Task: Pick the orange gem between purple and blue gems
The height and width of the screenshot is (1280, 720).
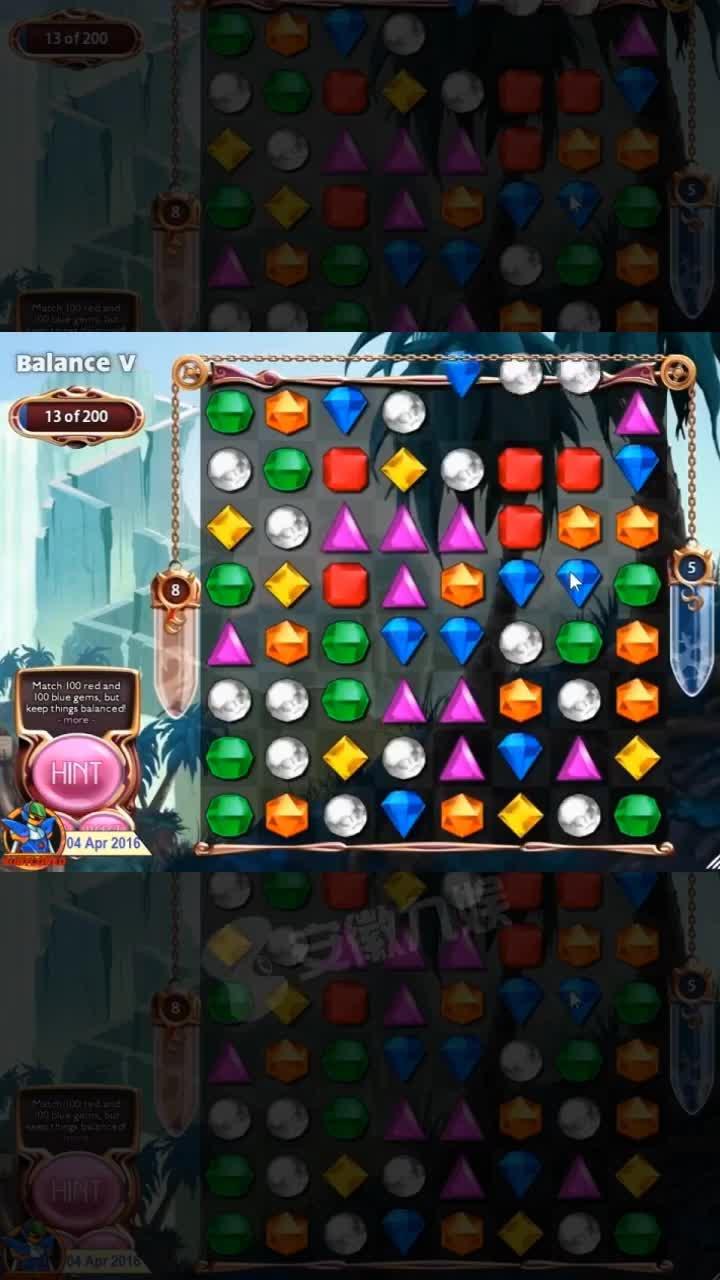Action: 462,584
